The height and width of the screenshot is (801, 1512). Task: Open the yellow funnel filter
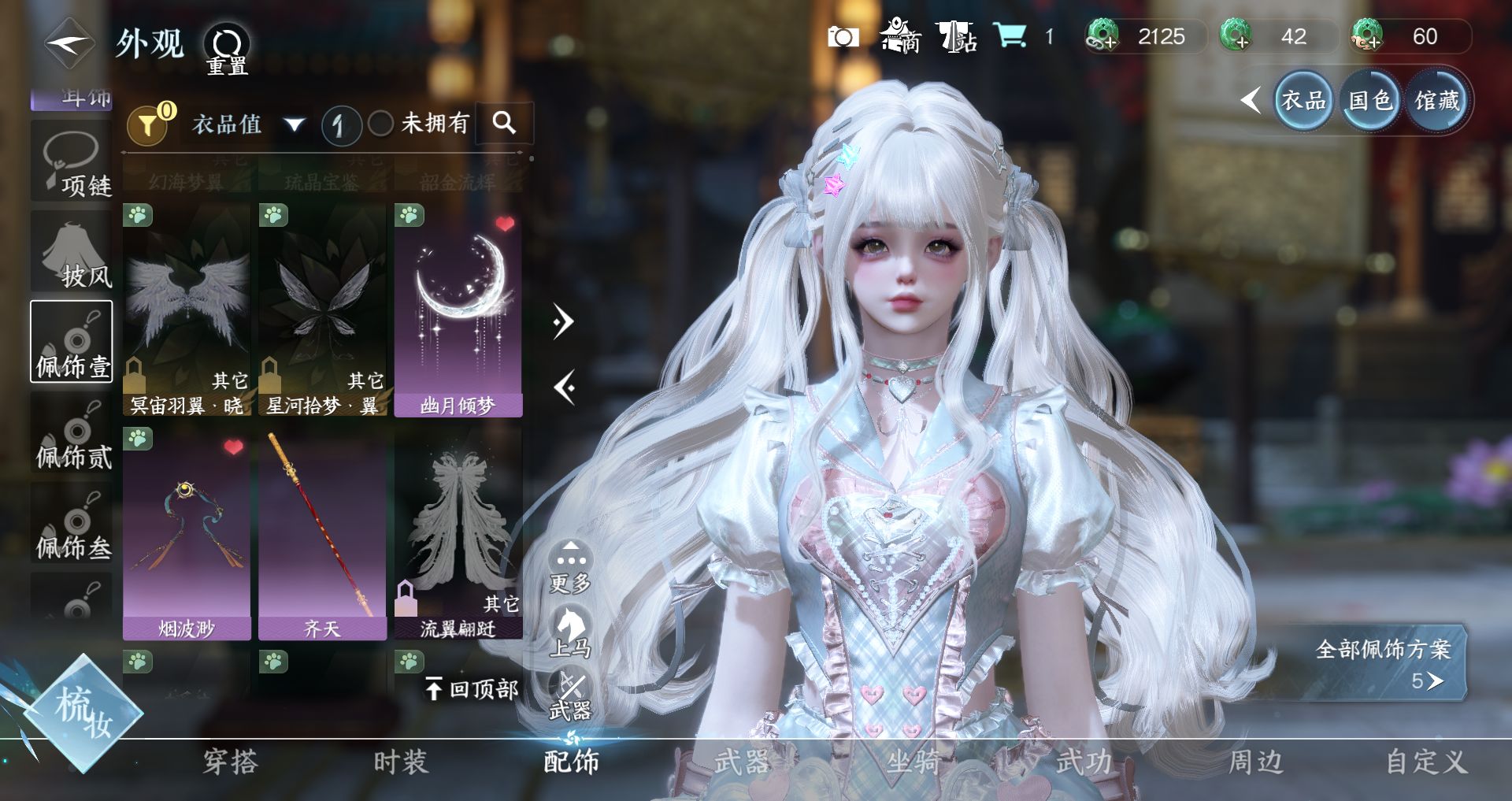(148, 124)
